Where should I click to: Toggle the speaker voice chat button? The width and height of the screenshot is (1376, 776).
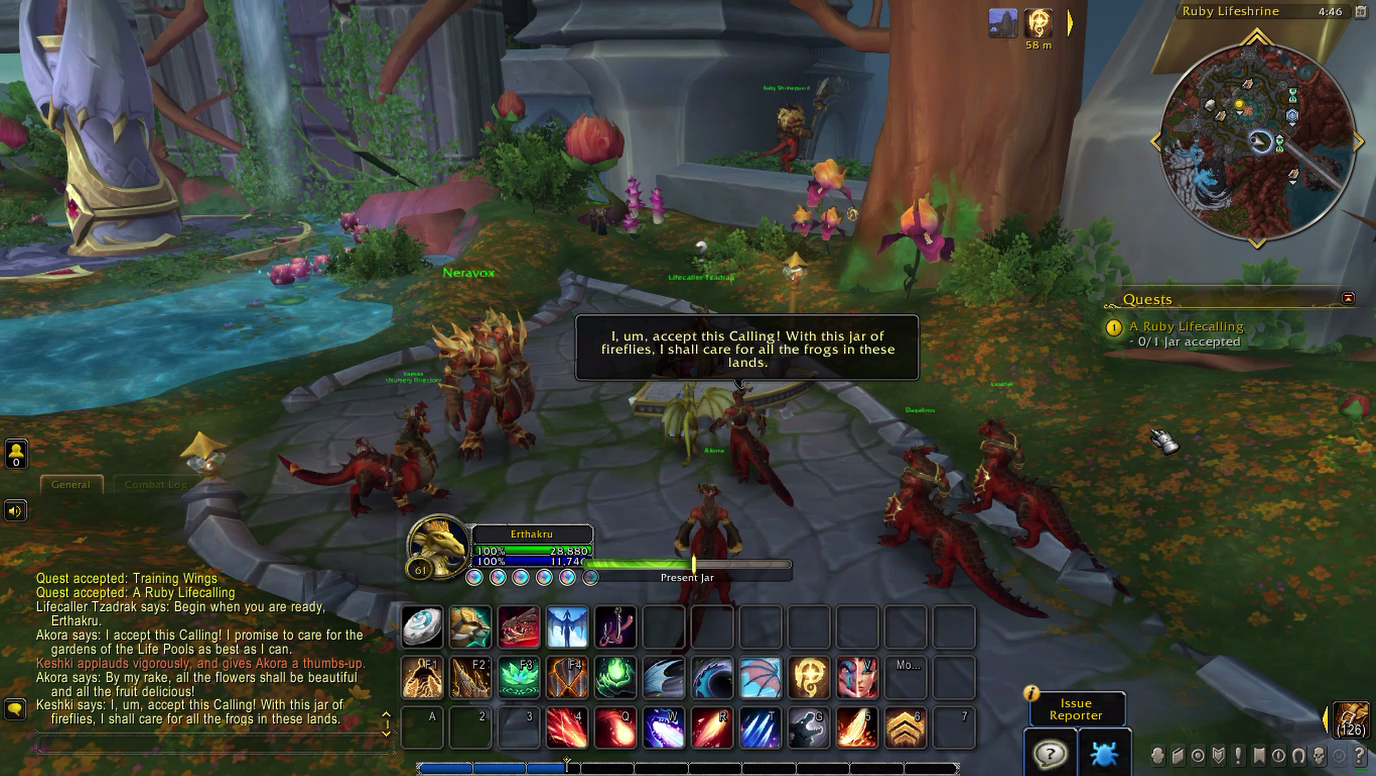pos(15,511)
